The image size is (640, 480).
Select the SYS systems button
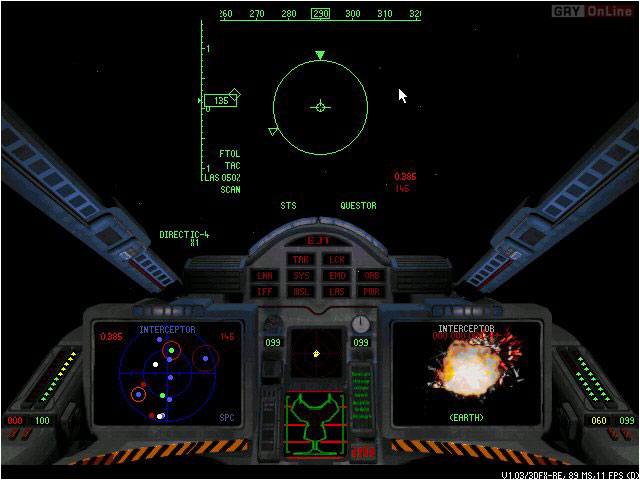[301, 275]
